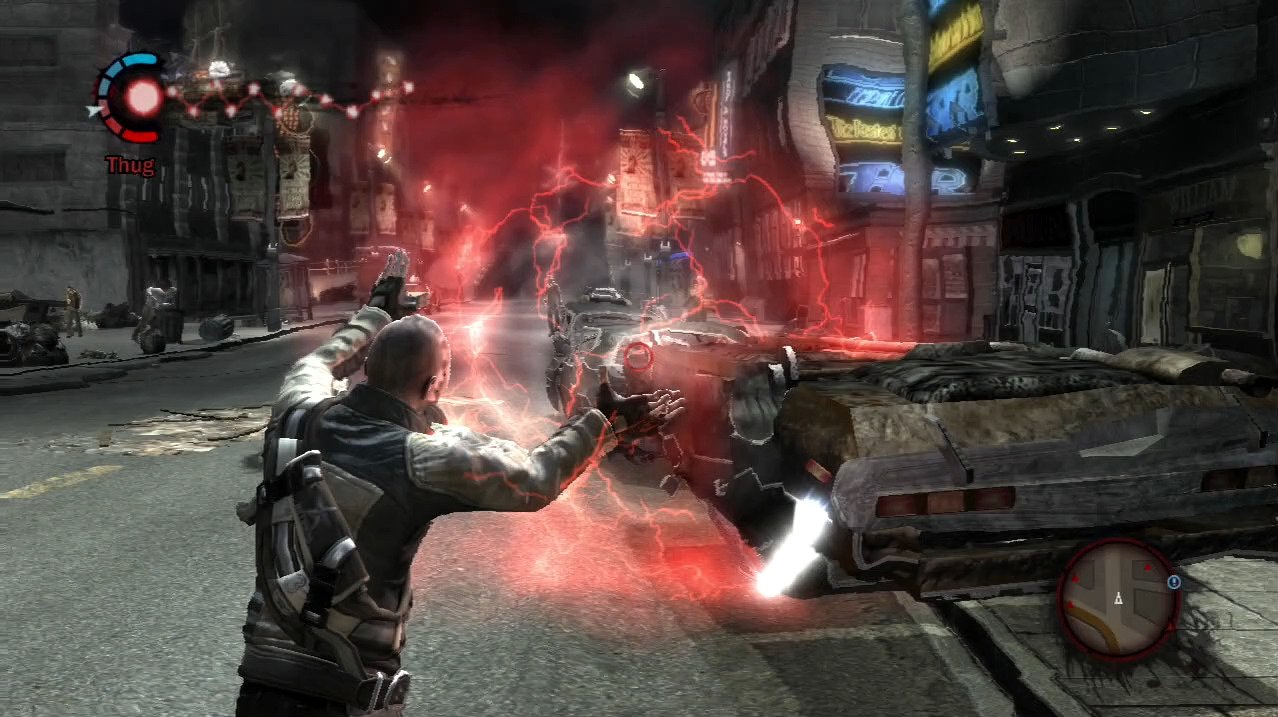Click the Thug karma rank label
This screenshot has height=717, width=1278.
coord(130,165)
